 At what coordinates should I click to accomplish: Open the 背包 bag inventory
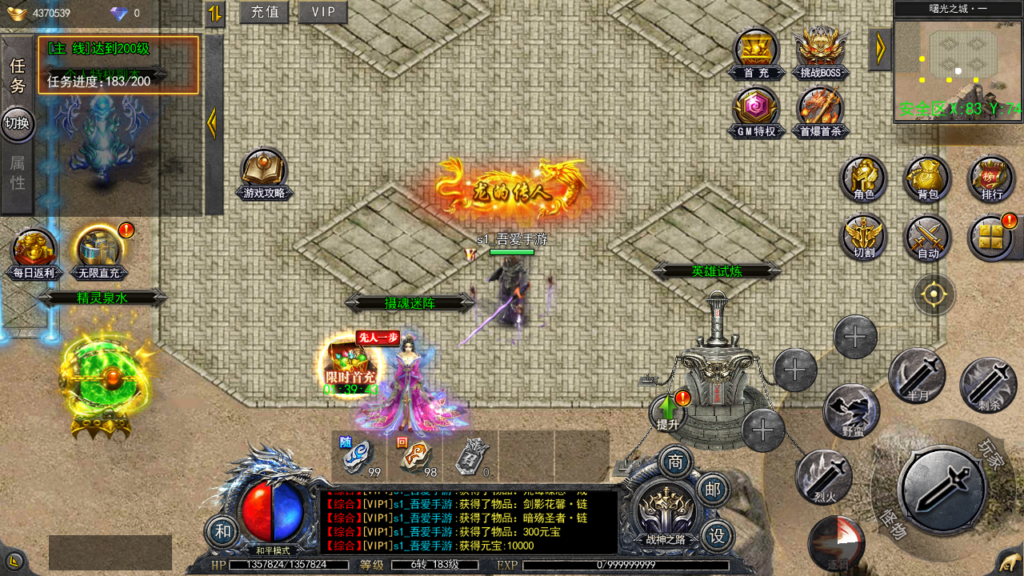click(x=927, y=176)
